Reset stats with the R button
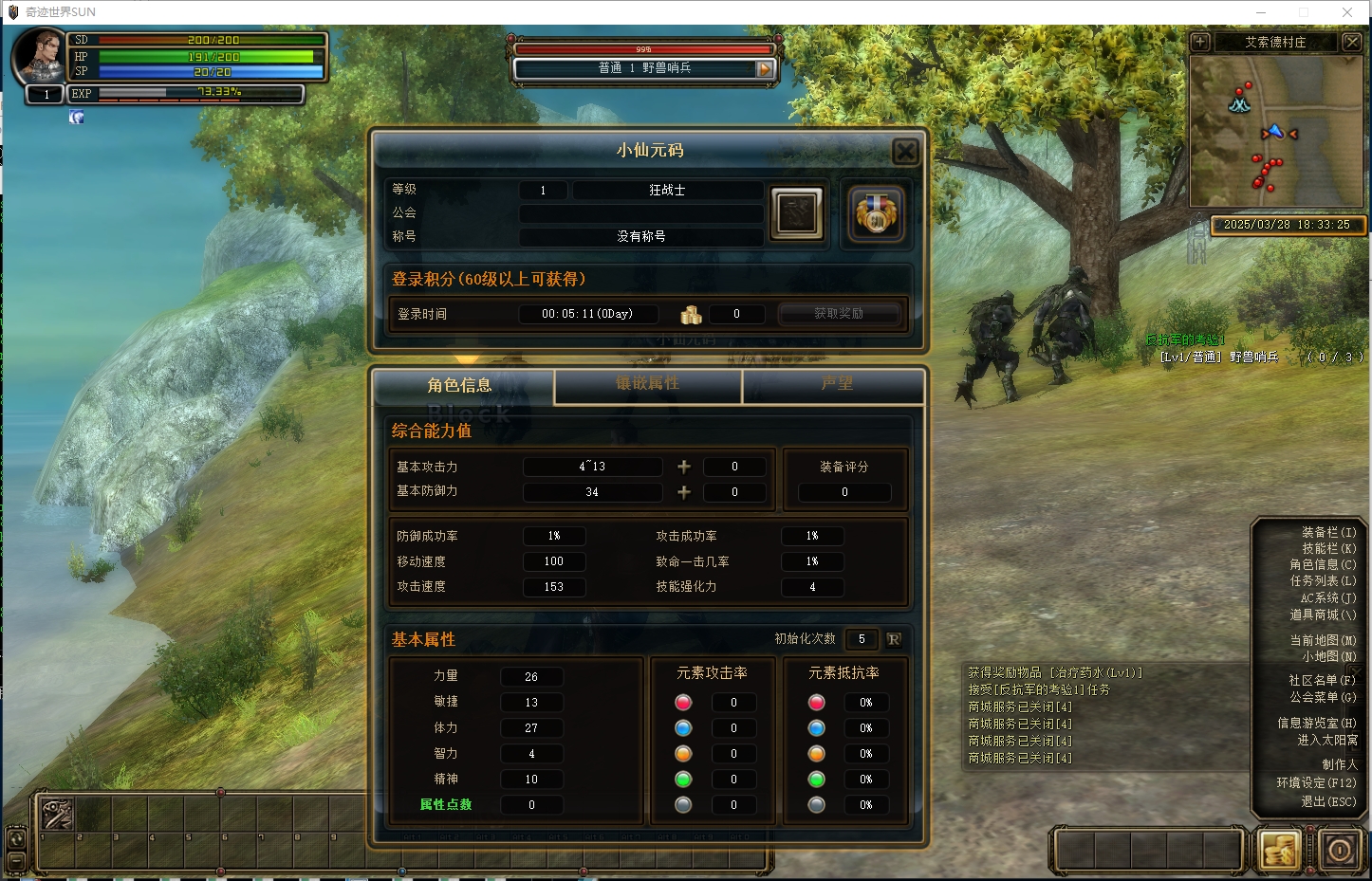1372x881 pixels. (893, 639)
